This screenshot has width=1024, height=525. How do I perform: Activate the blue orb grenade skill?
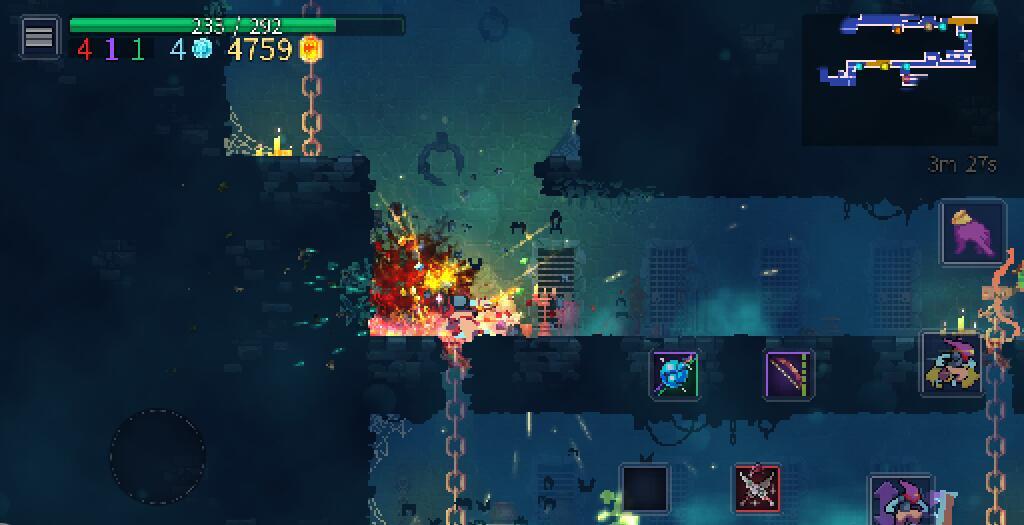674,375
